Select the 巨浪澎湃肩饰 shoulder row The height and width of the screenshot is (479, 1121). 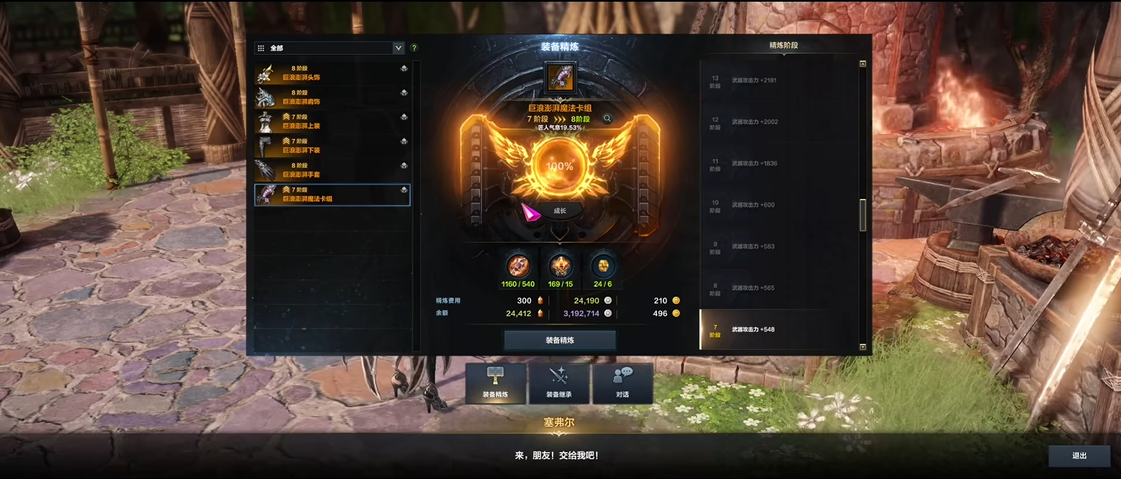point(332,97)
